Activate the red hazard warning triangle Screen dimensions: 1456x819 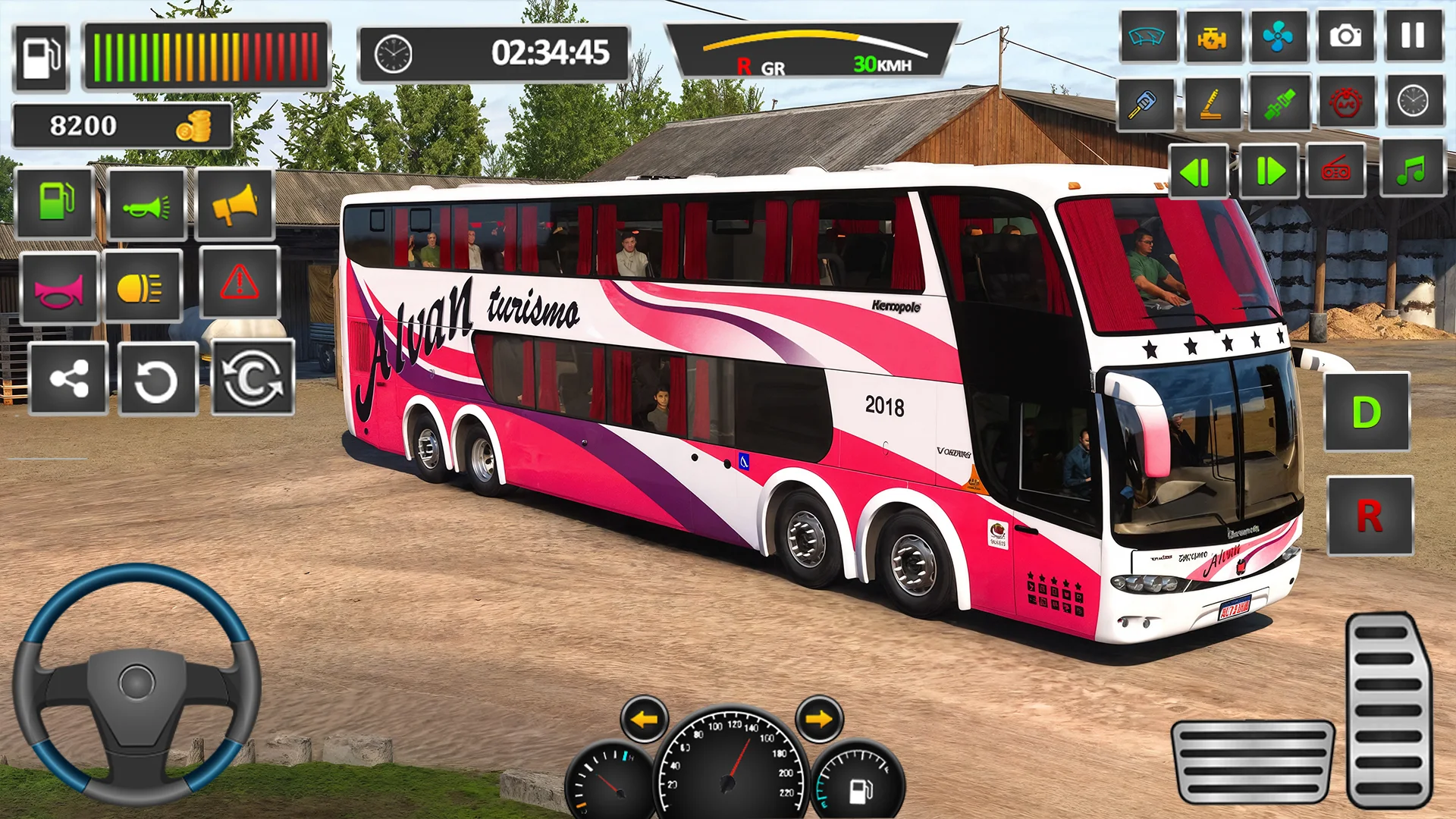coord(240,283)
